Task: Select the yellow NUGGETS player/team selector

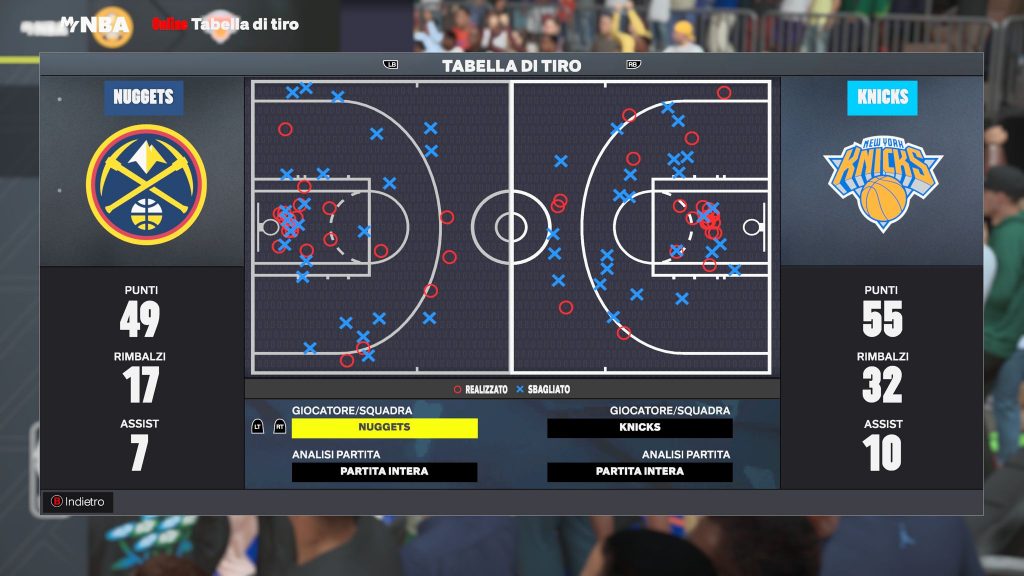Action: point(384,428)
